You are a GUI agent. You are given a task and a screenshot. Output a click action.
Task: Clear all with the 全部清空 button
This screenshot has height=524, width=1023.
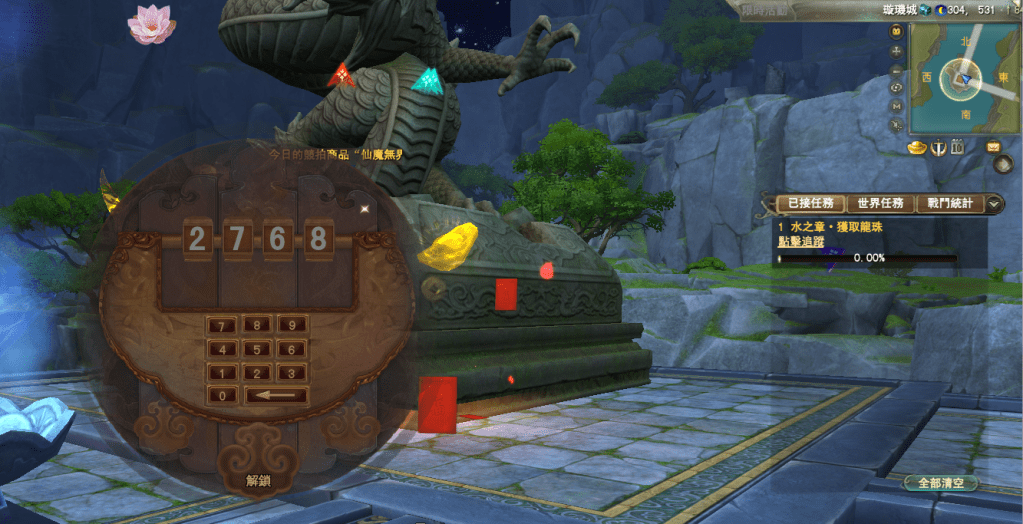941,483
